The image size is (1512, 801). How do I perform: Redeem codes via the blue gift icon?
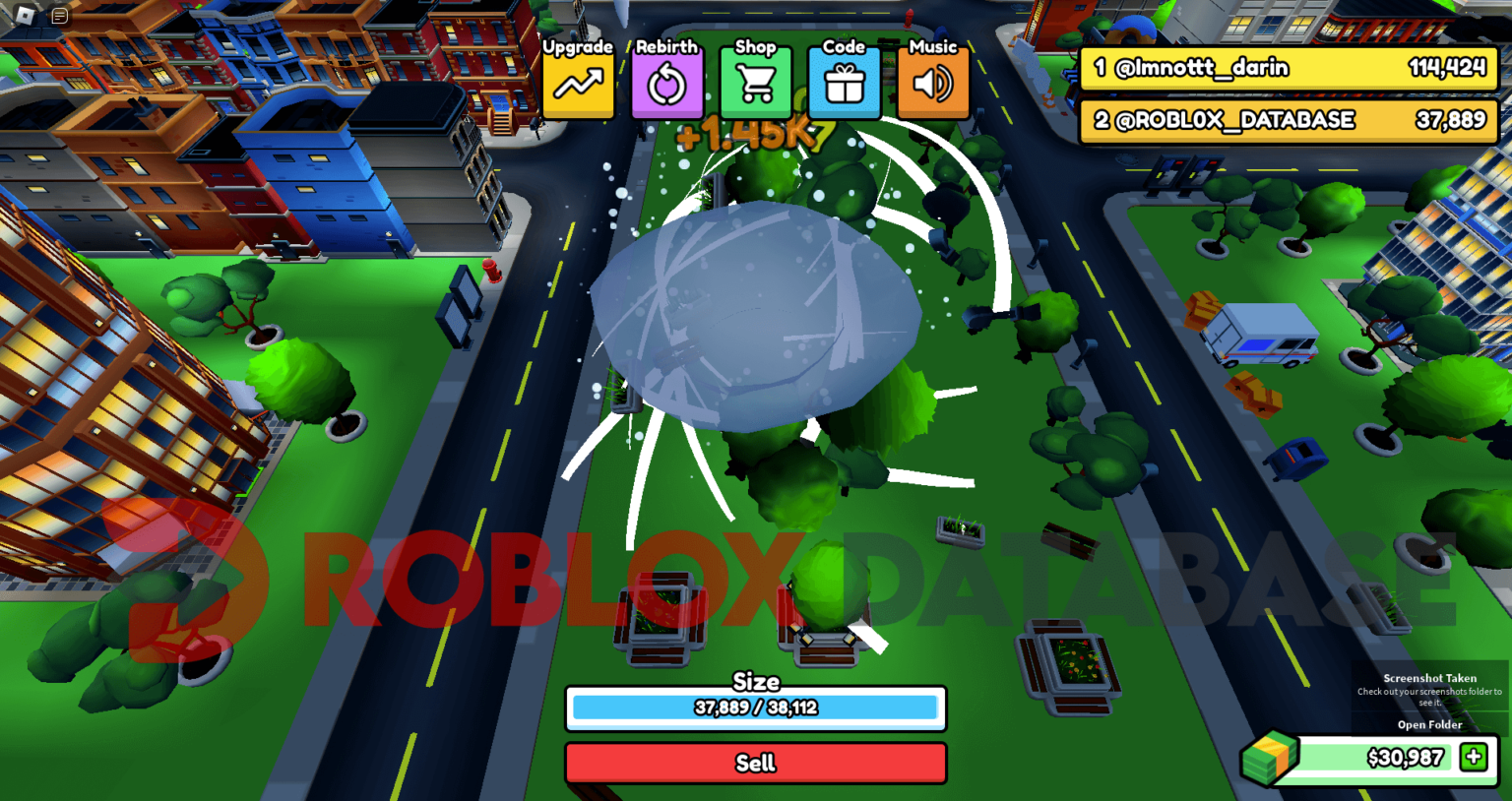coord(844,84)
